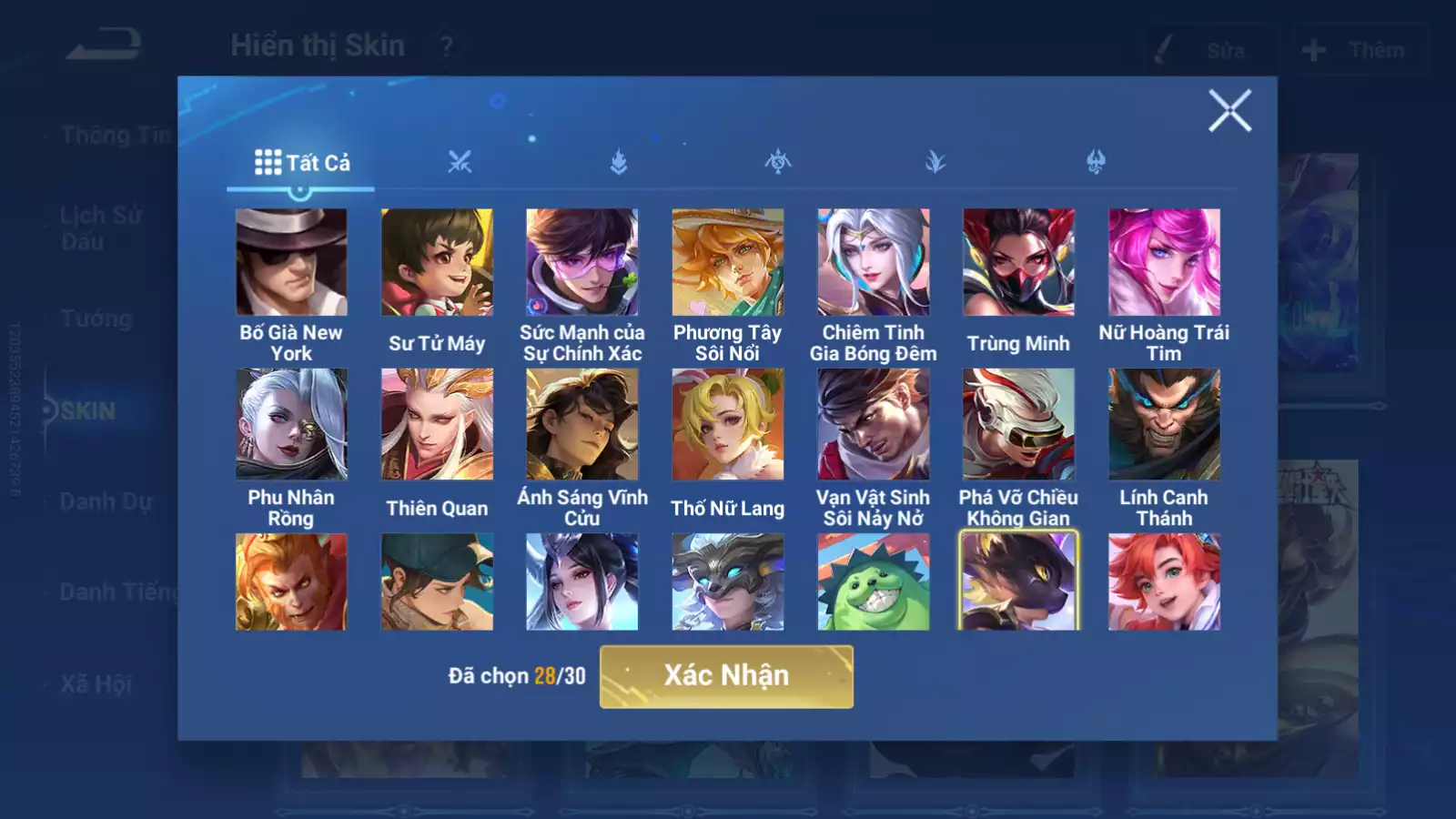Choose the Bố Già New York skin

[291, 262]
